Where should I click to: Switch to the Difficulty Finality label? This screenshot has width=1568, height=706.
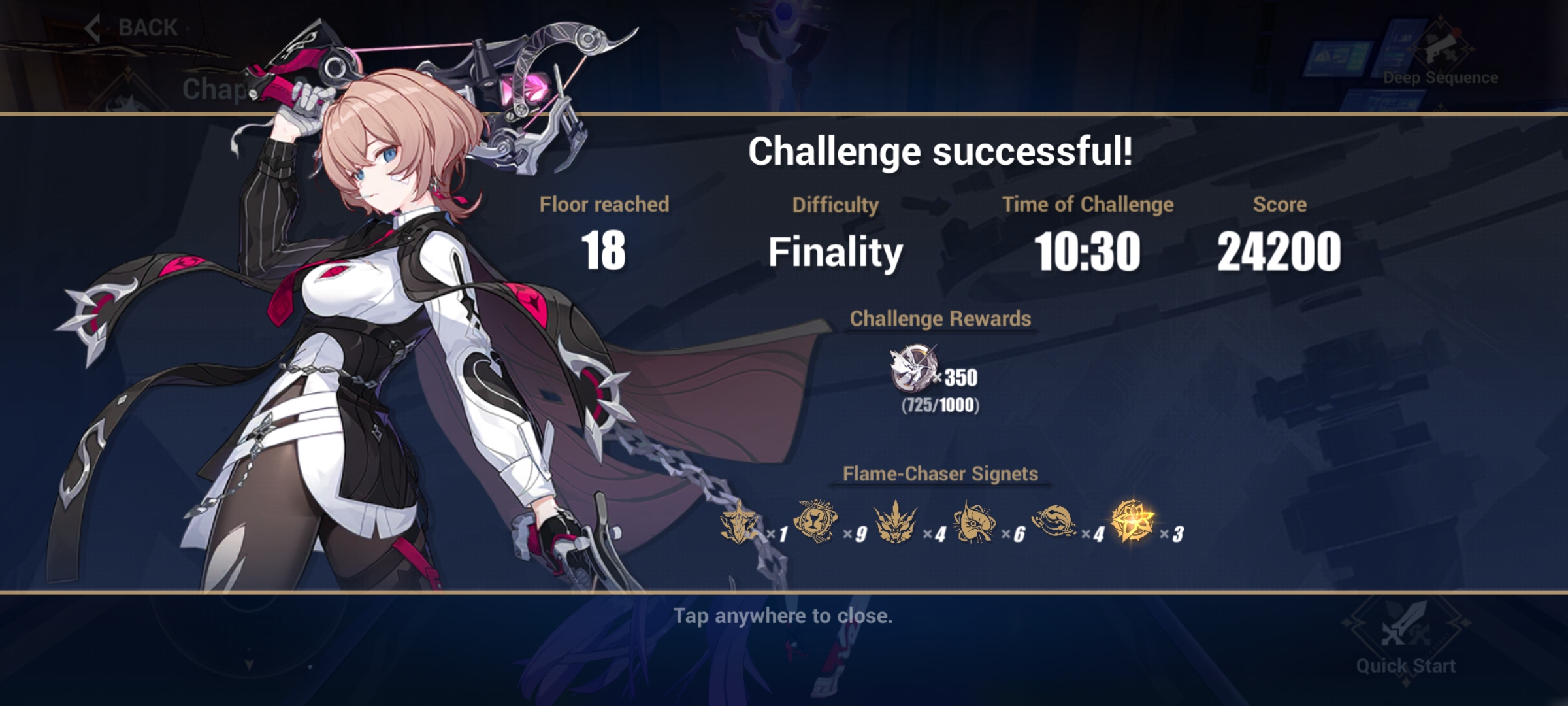pyautogui.click(x=836, y=252)
